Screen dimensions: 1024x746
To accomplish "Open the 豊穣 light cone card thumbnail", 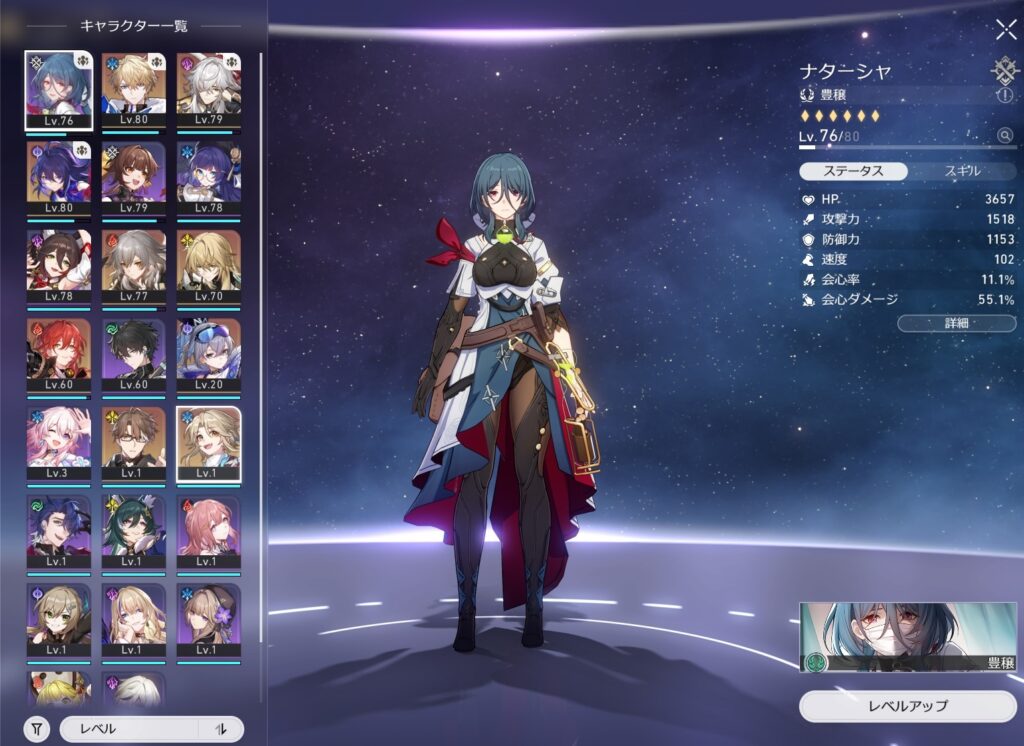I will [x=907, y=637].
